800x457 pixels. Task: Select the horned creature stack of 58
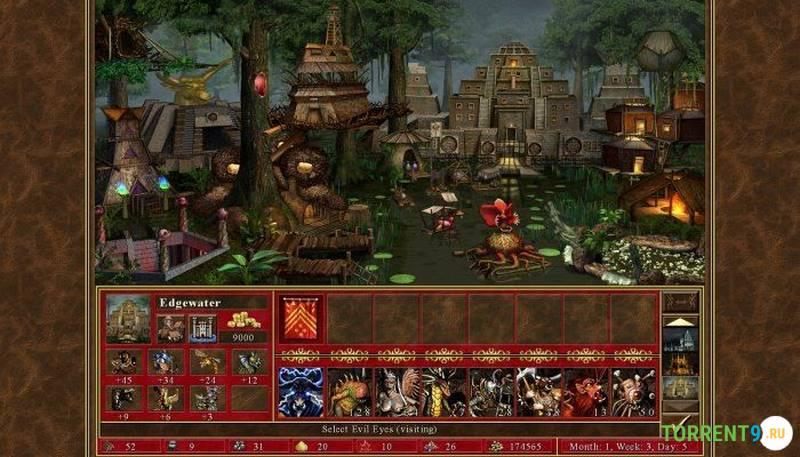[x=540, y=392]
